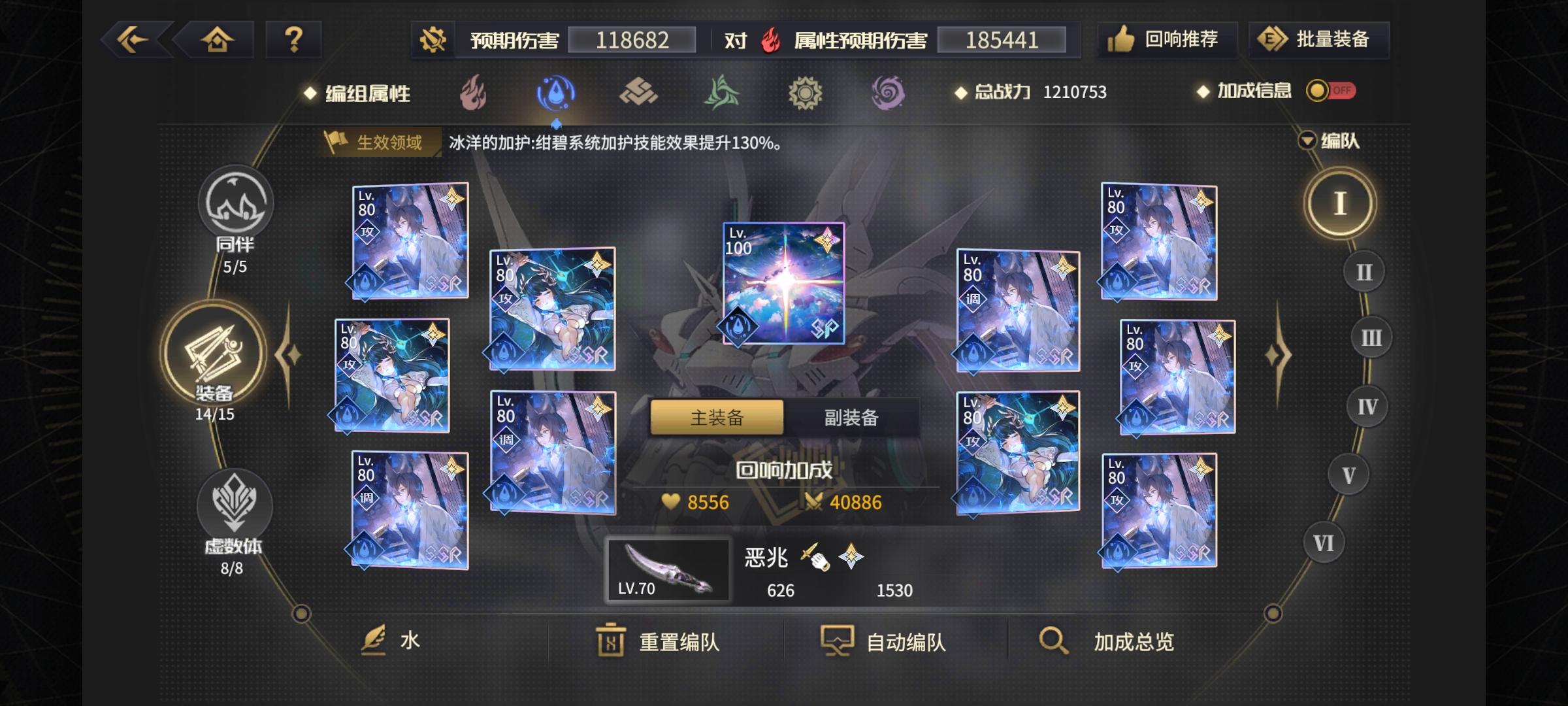Viewport: 1568px width, 706px height.
Task: Click the help question mark icon
Action: pyautogui.click(x=293, y=40)
